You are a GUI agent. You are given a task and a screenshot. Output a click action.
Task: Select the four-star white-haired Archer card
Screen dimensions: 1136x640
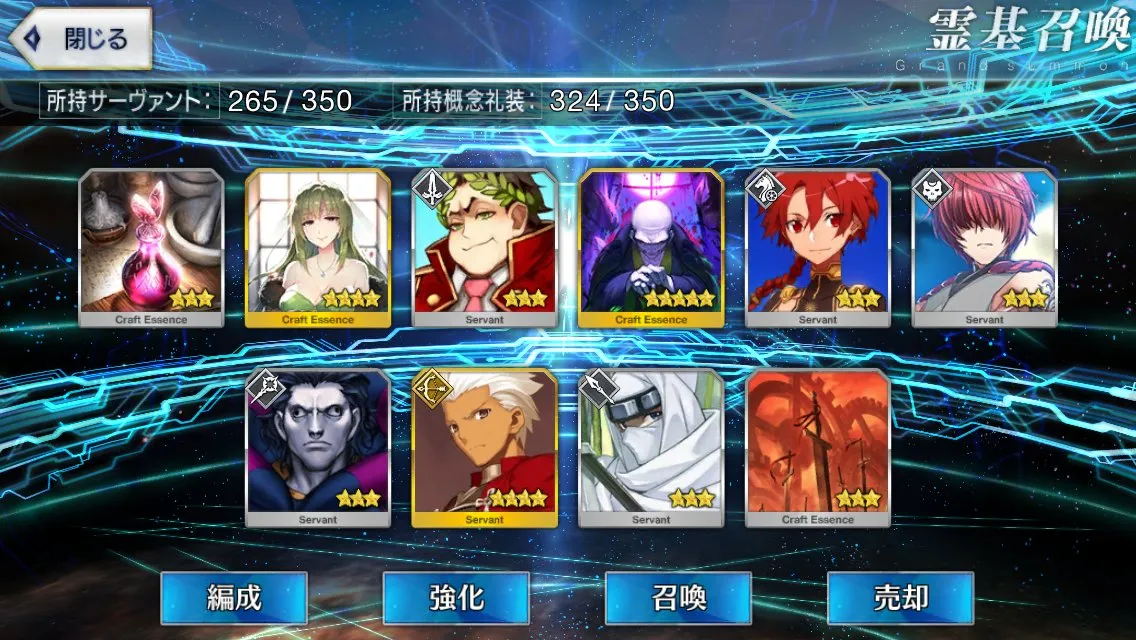(485, 447)
